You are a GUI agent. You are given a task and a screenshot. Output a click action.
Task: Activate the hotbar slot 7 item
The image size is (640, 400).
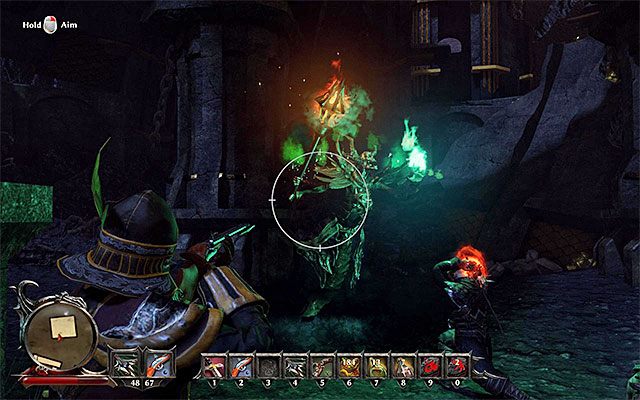pos(374,366)
